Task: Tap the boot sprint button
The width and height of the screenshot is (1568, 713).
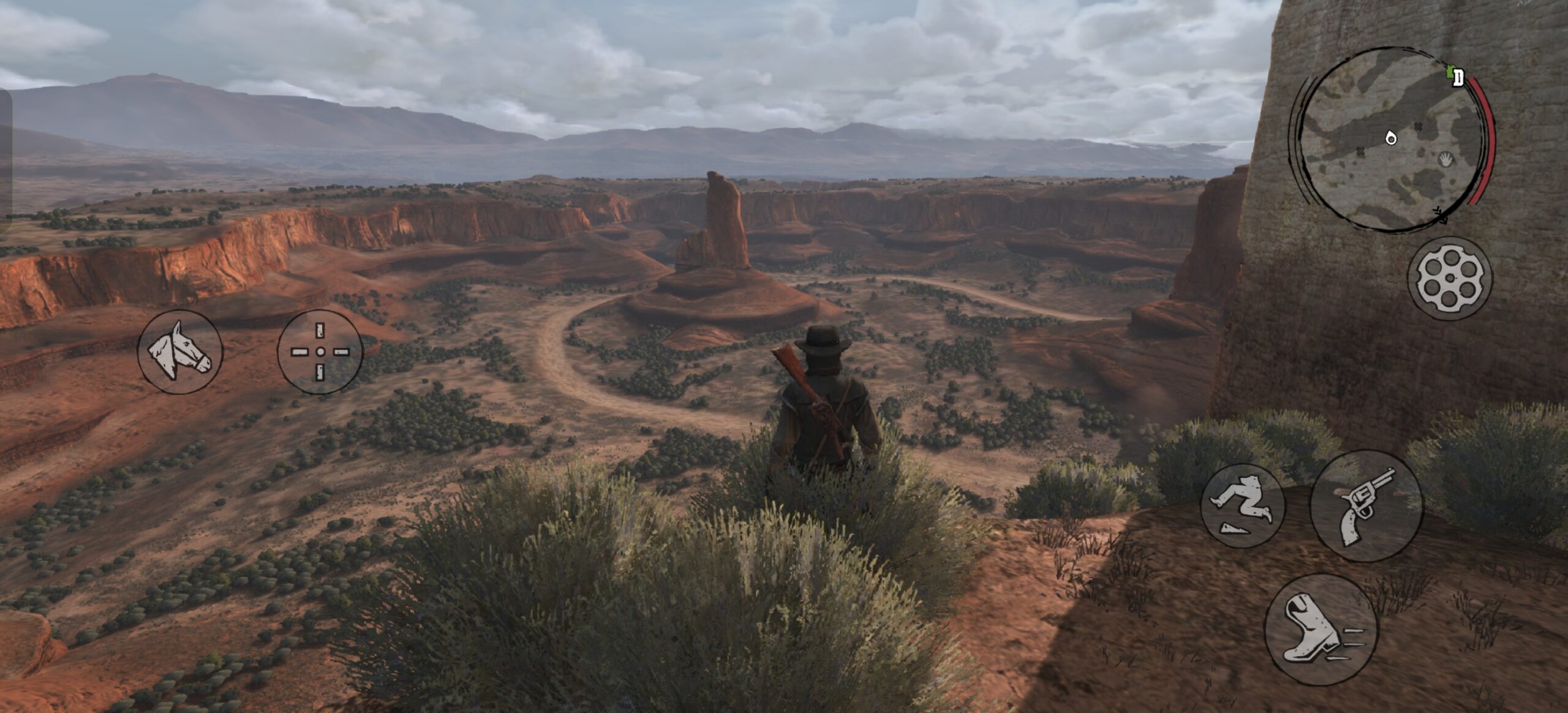Action: click(1320, 630)
